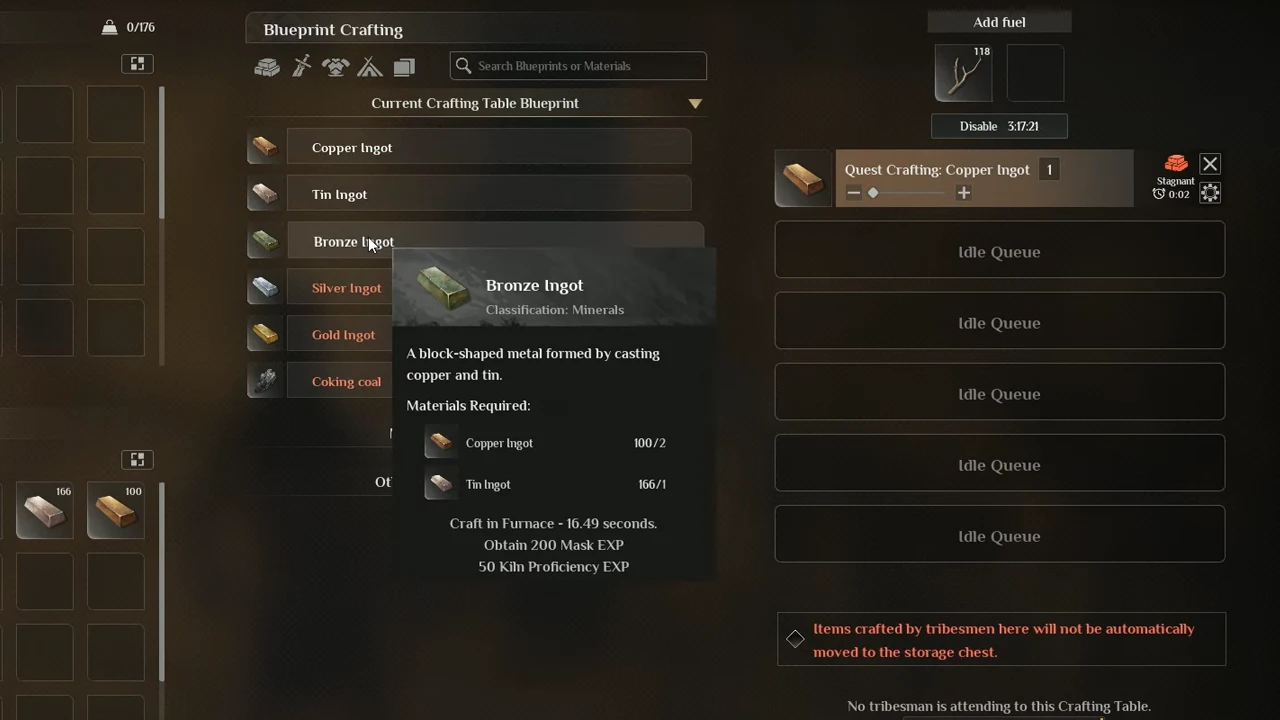Select the fuel slot holding 118 branches
The height and width of the screenshot is (720, 1280).
963,73
